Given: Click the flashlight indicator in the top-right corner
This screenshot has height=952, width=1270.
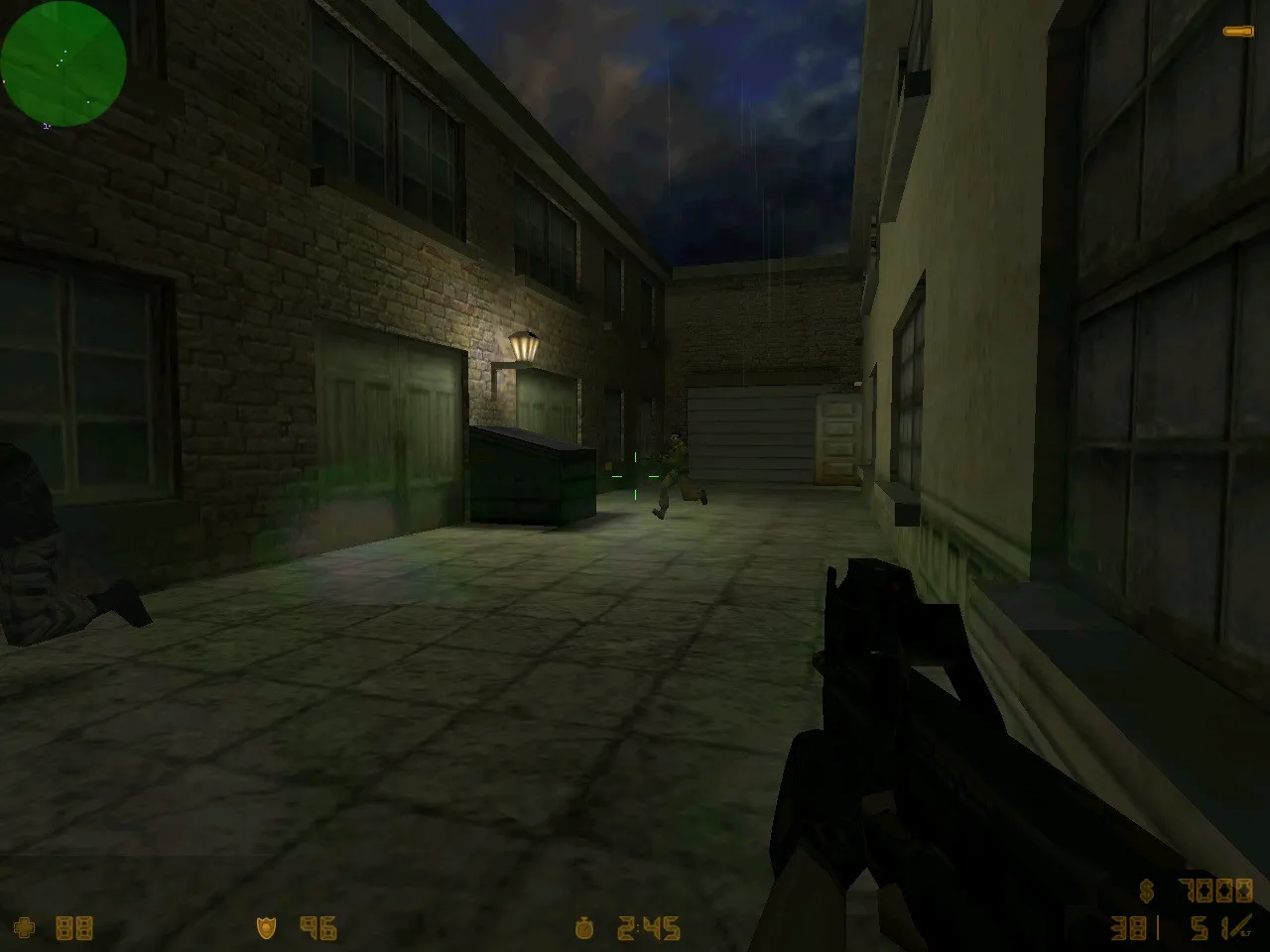Looking at the screenshot, I should click(1239, 30).
